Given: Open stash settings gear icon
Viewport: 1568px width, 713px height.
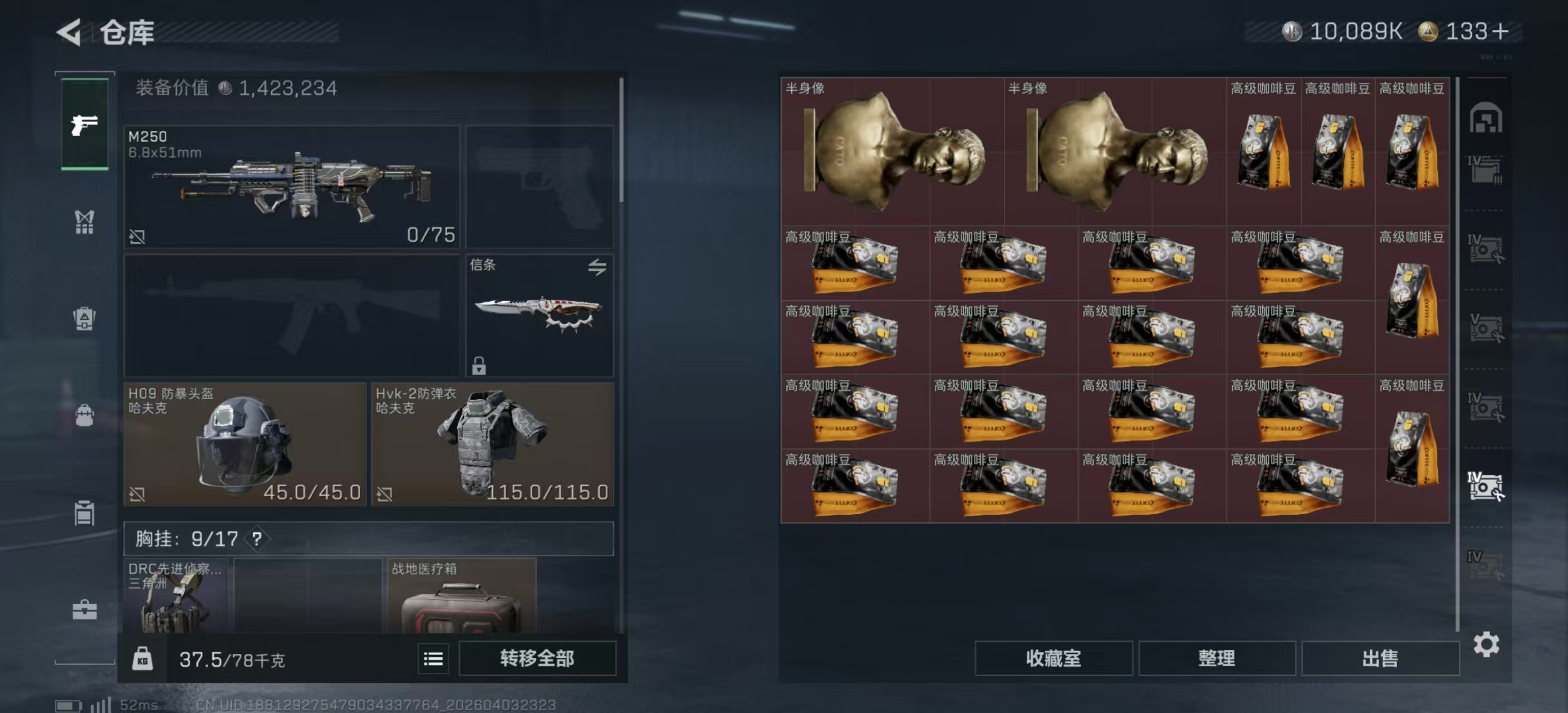Looking at the screenshot, I should [x=1486, y=644].
